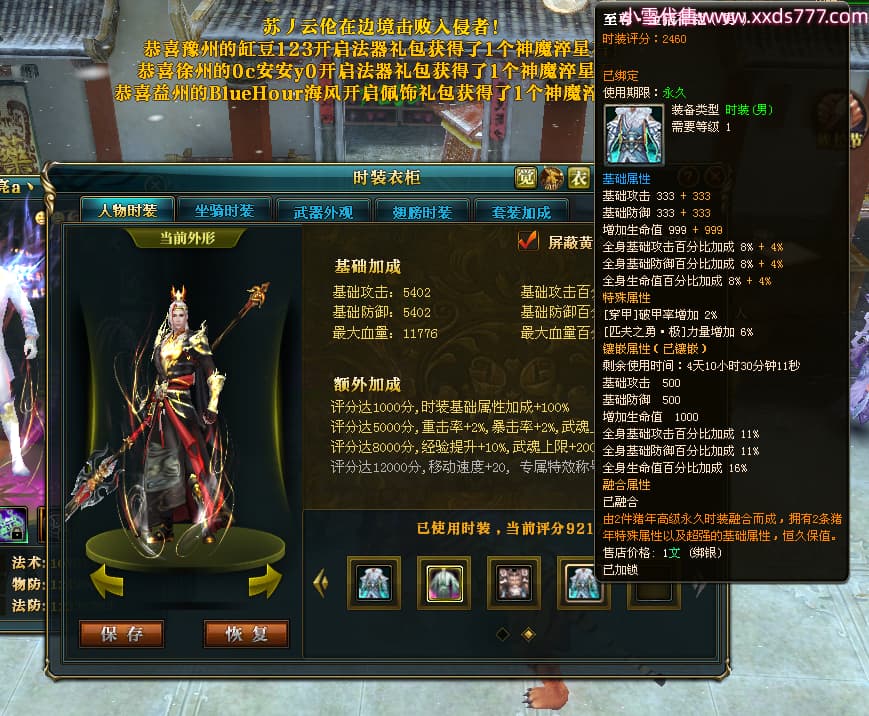Open the 坐骑时装 tab
Viewport: 869px width, 716px height.
224,211
